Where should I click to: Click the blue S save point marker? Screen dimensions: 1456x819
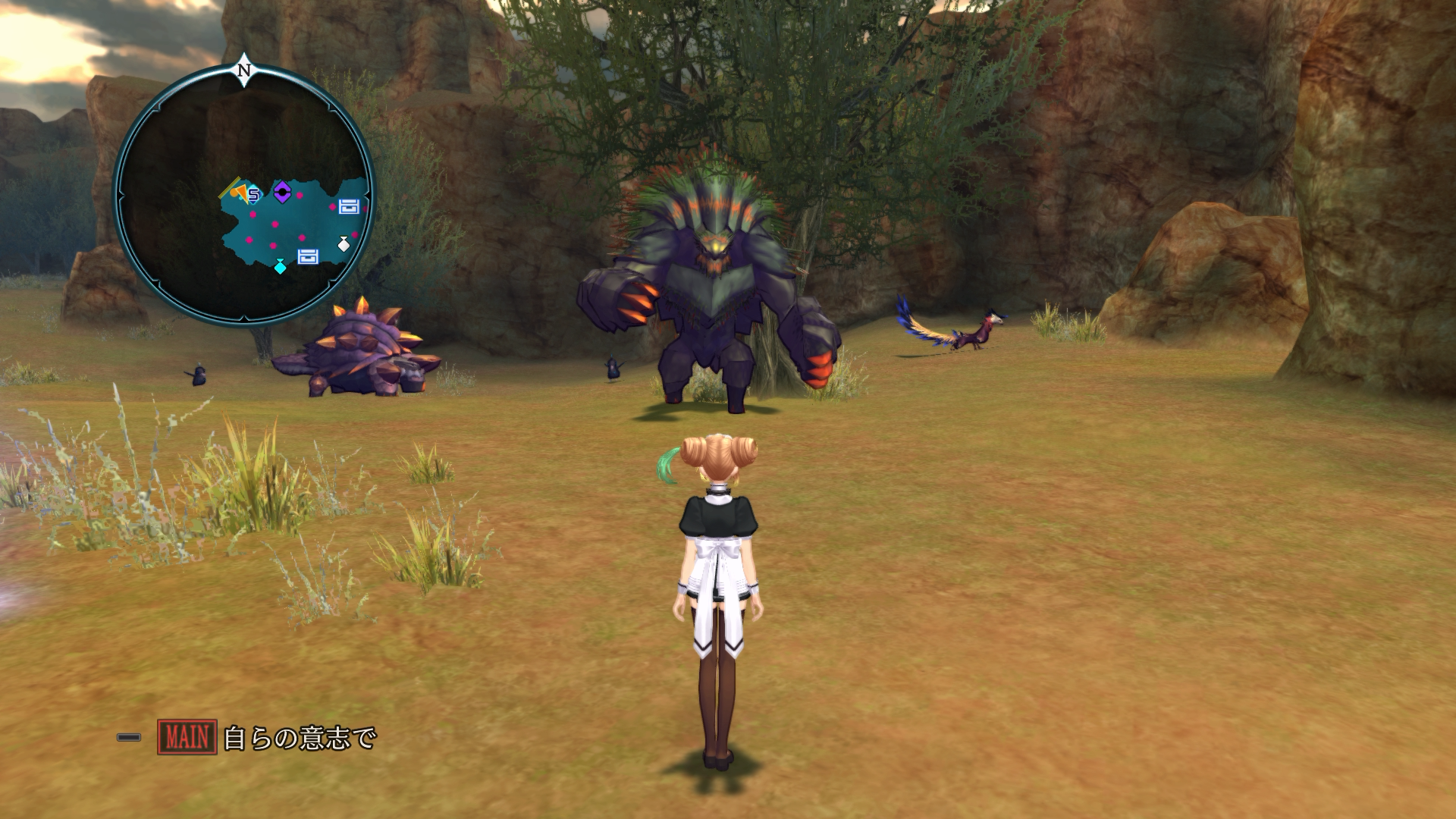click(x=254, y=195)
